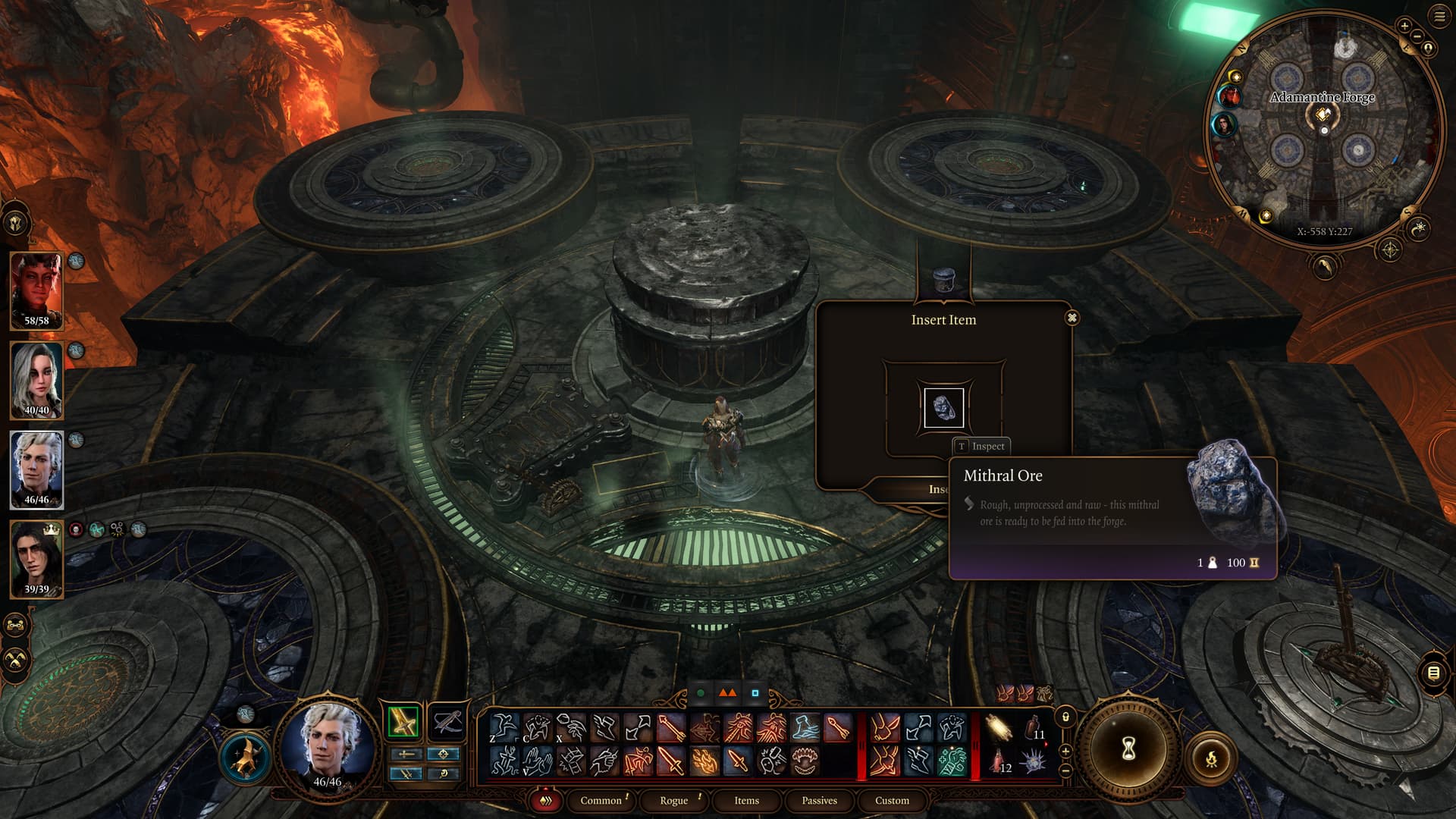The image size is (1456, 819).
Task: Select the melee dagger weapon slot
Action: (x=403, y=721)
